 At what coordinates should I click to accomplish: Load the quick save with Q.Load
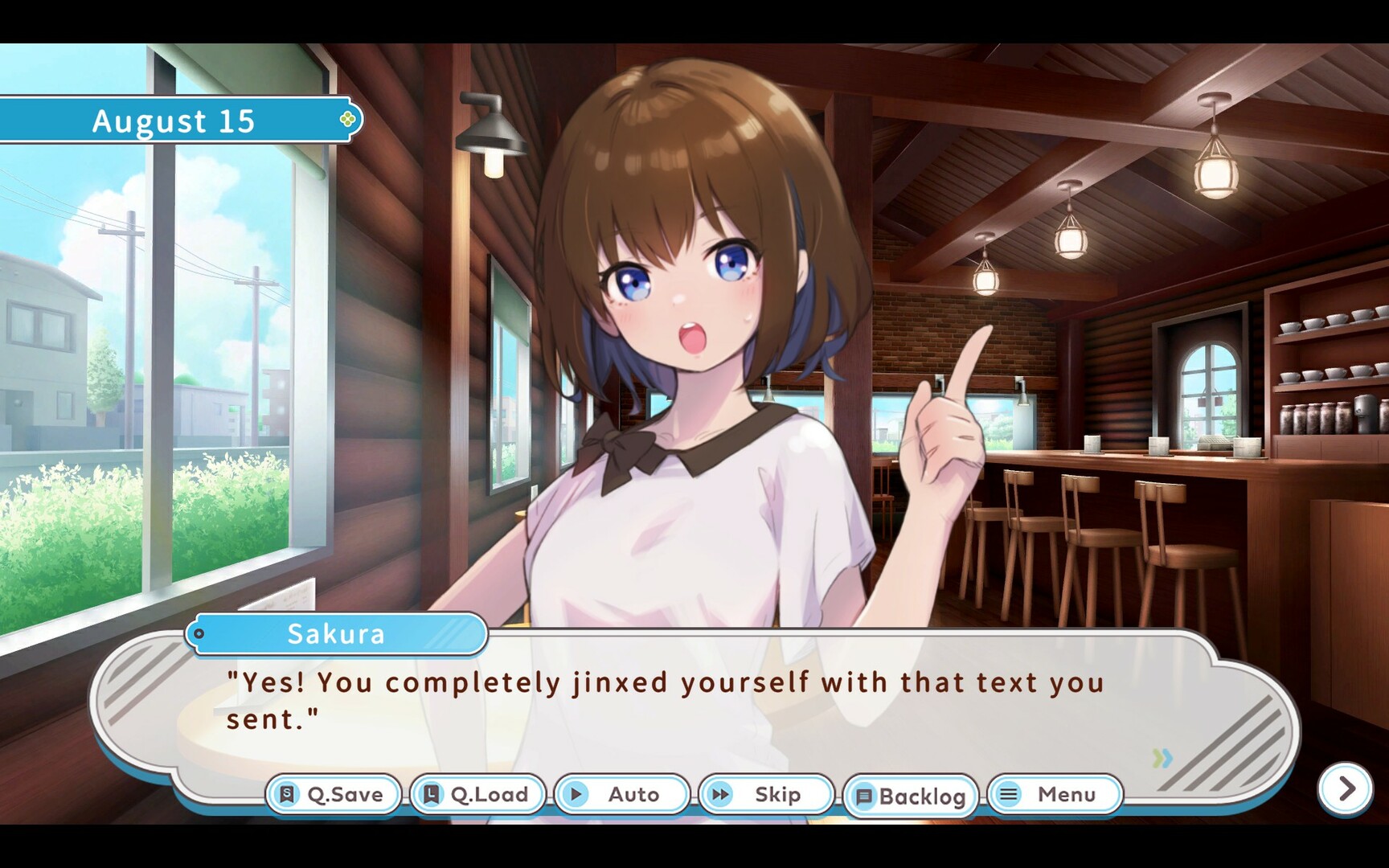coord(477,795)
